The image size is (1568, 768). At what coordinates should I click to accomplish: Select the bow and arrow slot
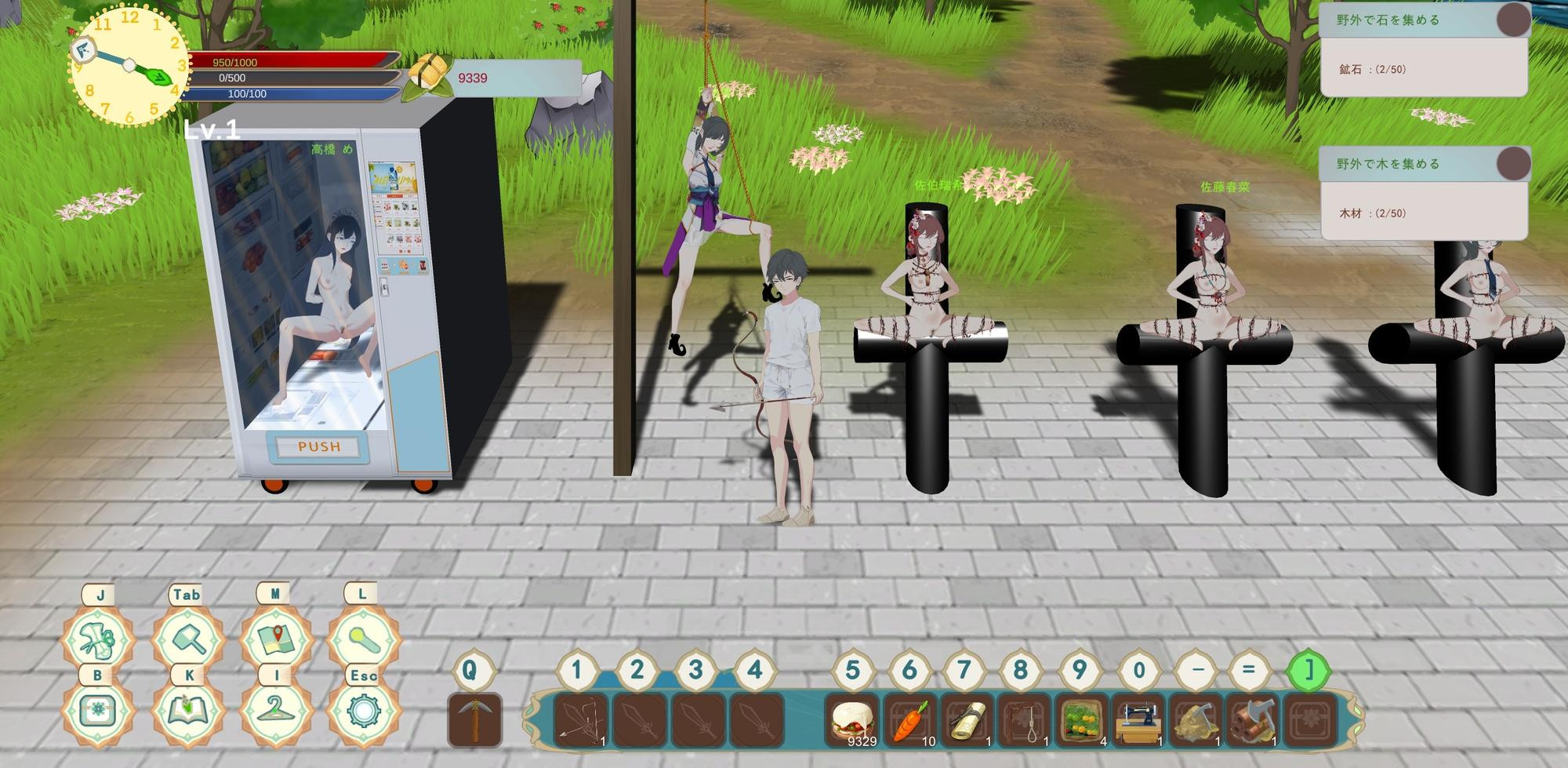click(580, 719)
